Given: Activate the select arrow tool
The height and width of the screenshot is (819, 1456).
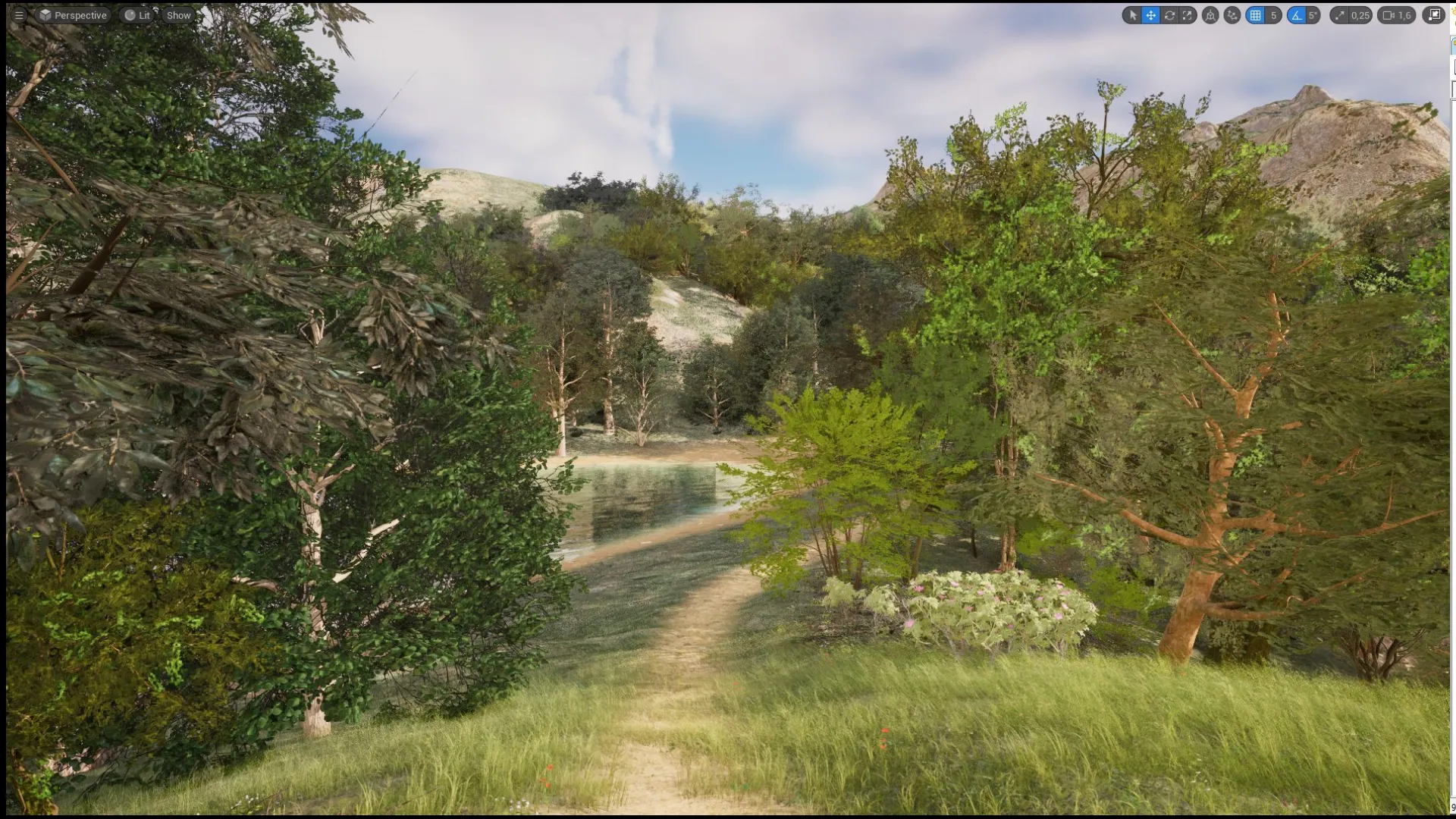Looking at the screenshot, I should point(1133,15).
